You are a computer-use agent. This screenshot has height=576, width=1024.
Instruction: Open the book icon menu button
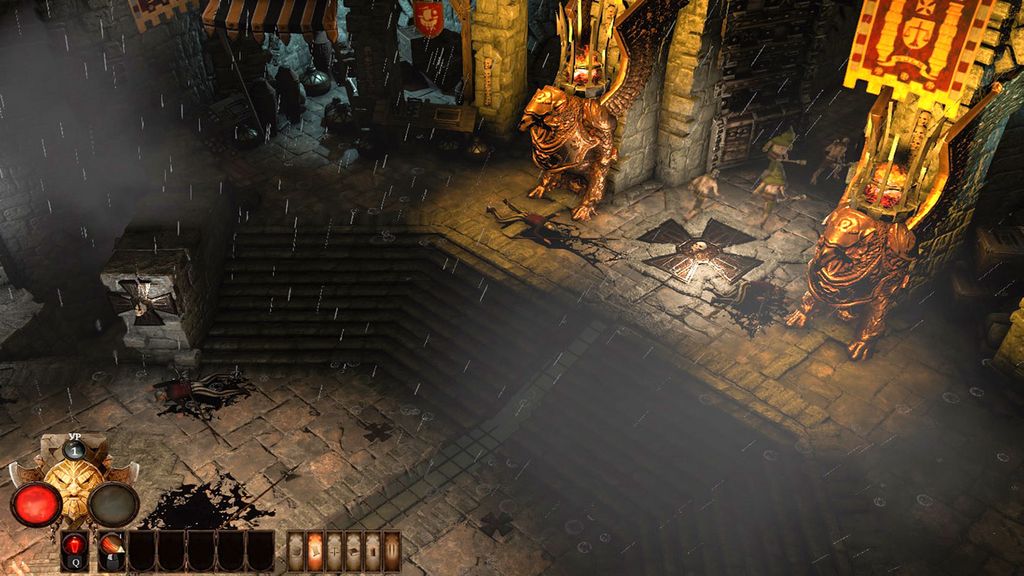(354, 552)
